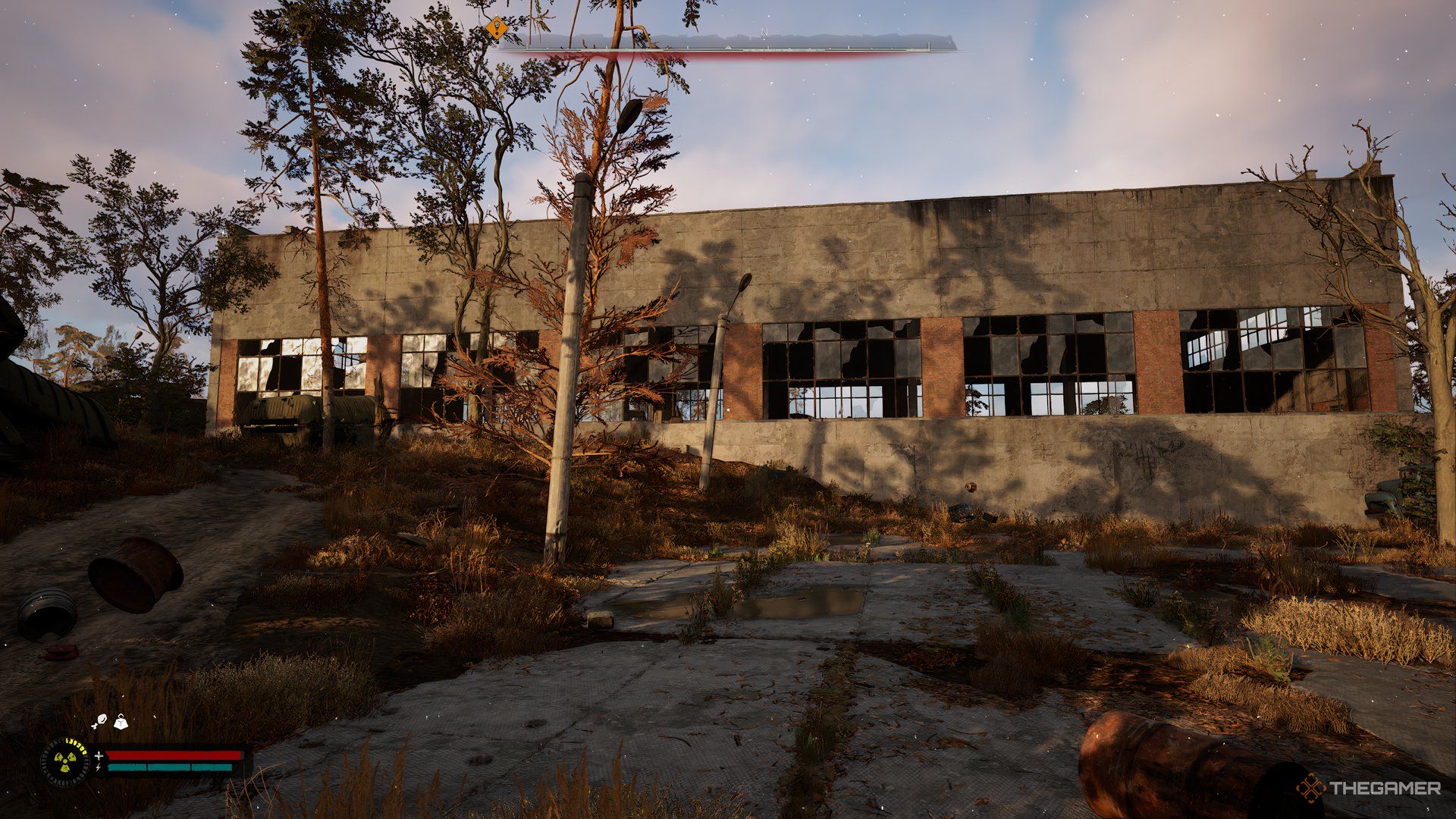Select the stamina lightning bolt icon
The height and width of the screenshot is (819, 1456).
pos(99,768)
